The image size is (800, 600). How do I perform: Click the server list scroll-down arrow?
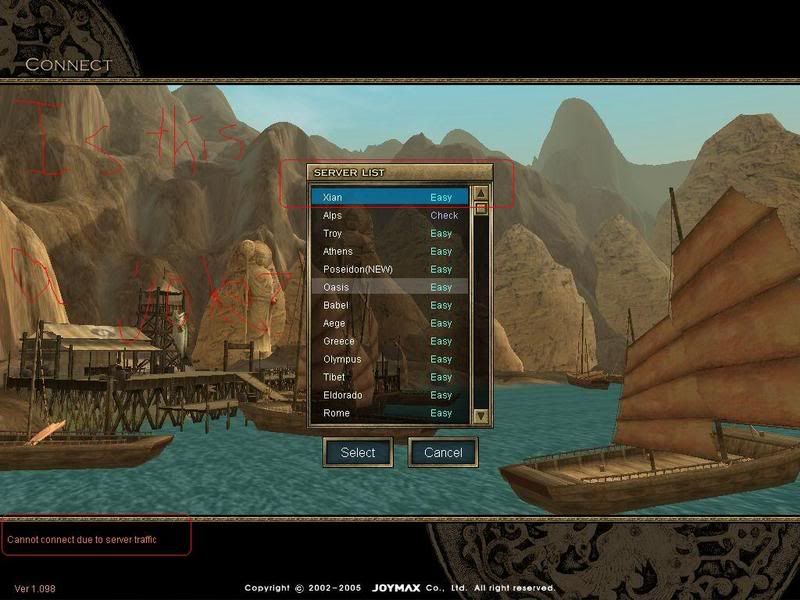[x=481, y=414]
